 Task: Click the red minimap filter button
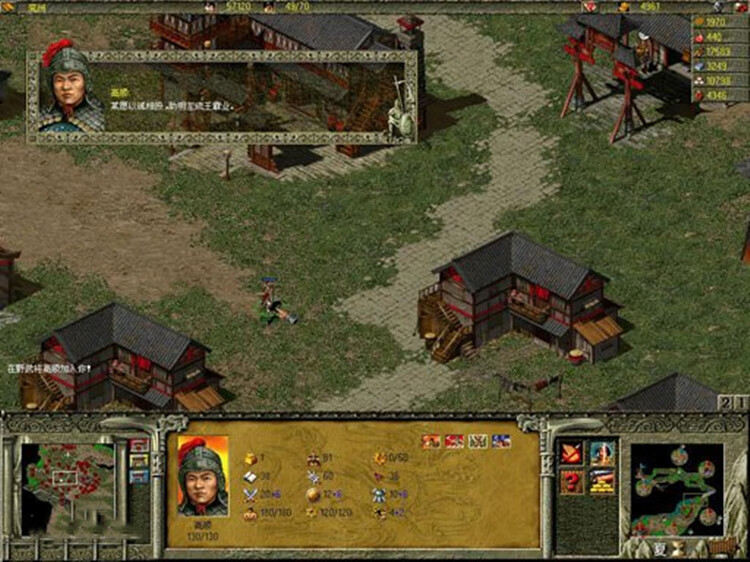point(139,445)
